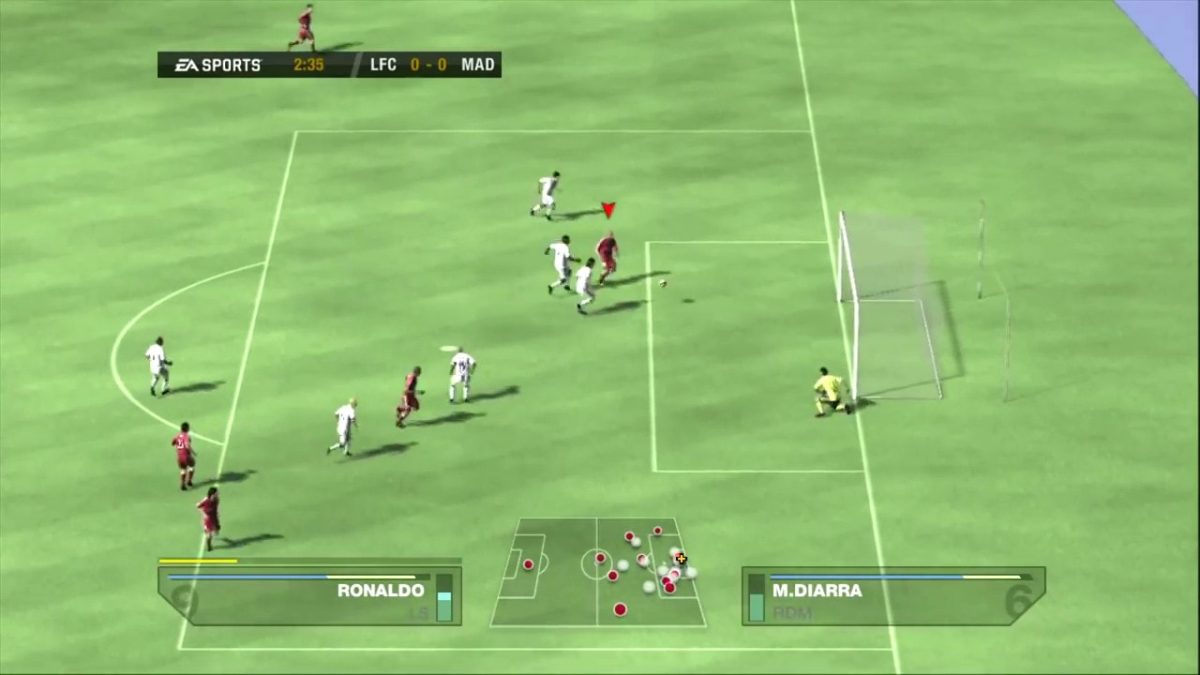1200x675 pixels.
Task: Click the EA Sports logo on scoreboard
Action: point(218,65)
